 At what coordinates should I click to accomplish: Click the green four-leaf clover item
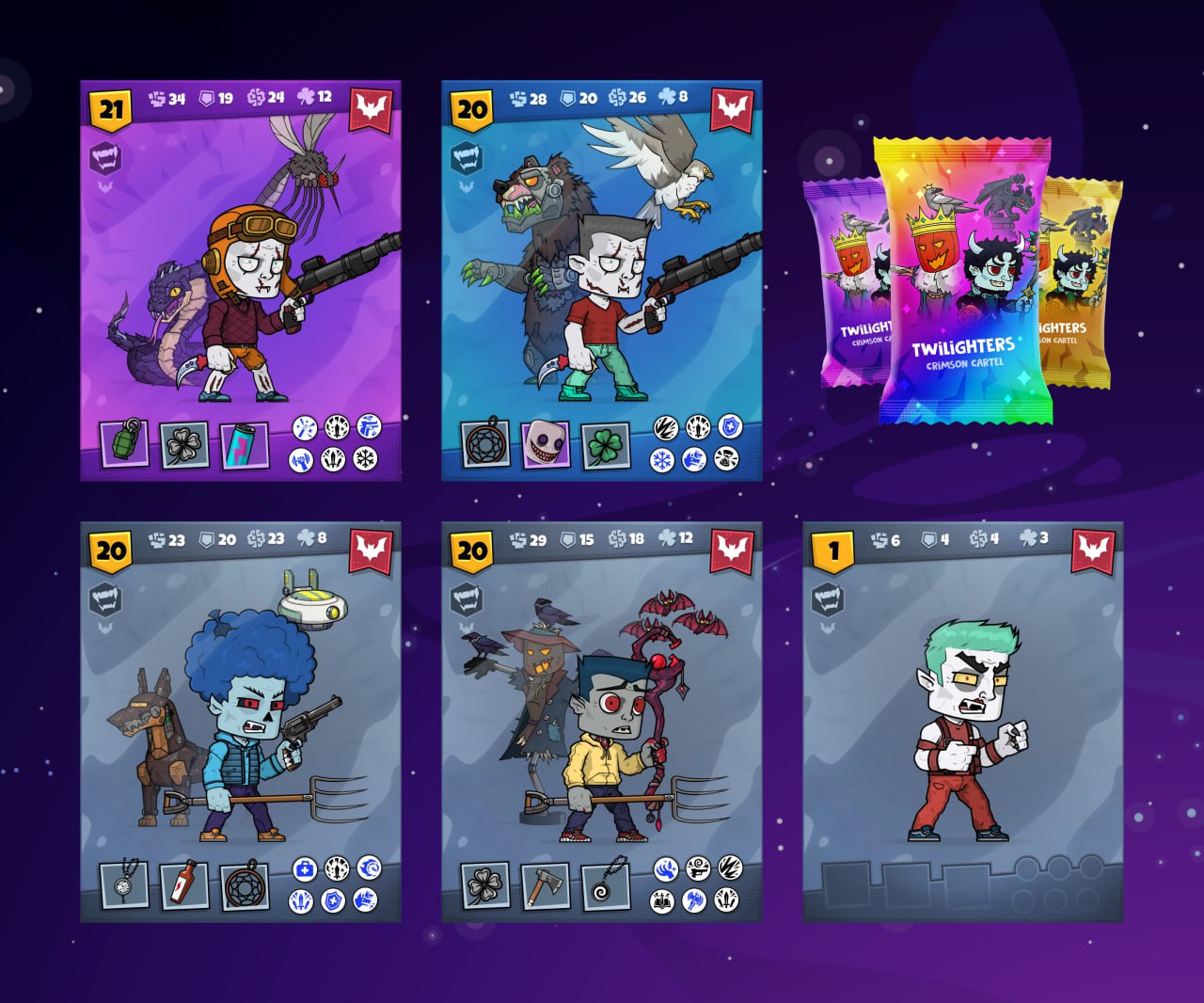(605, 445)
